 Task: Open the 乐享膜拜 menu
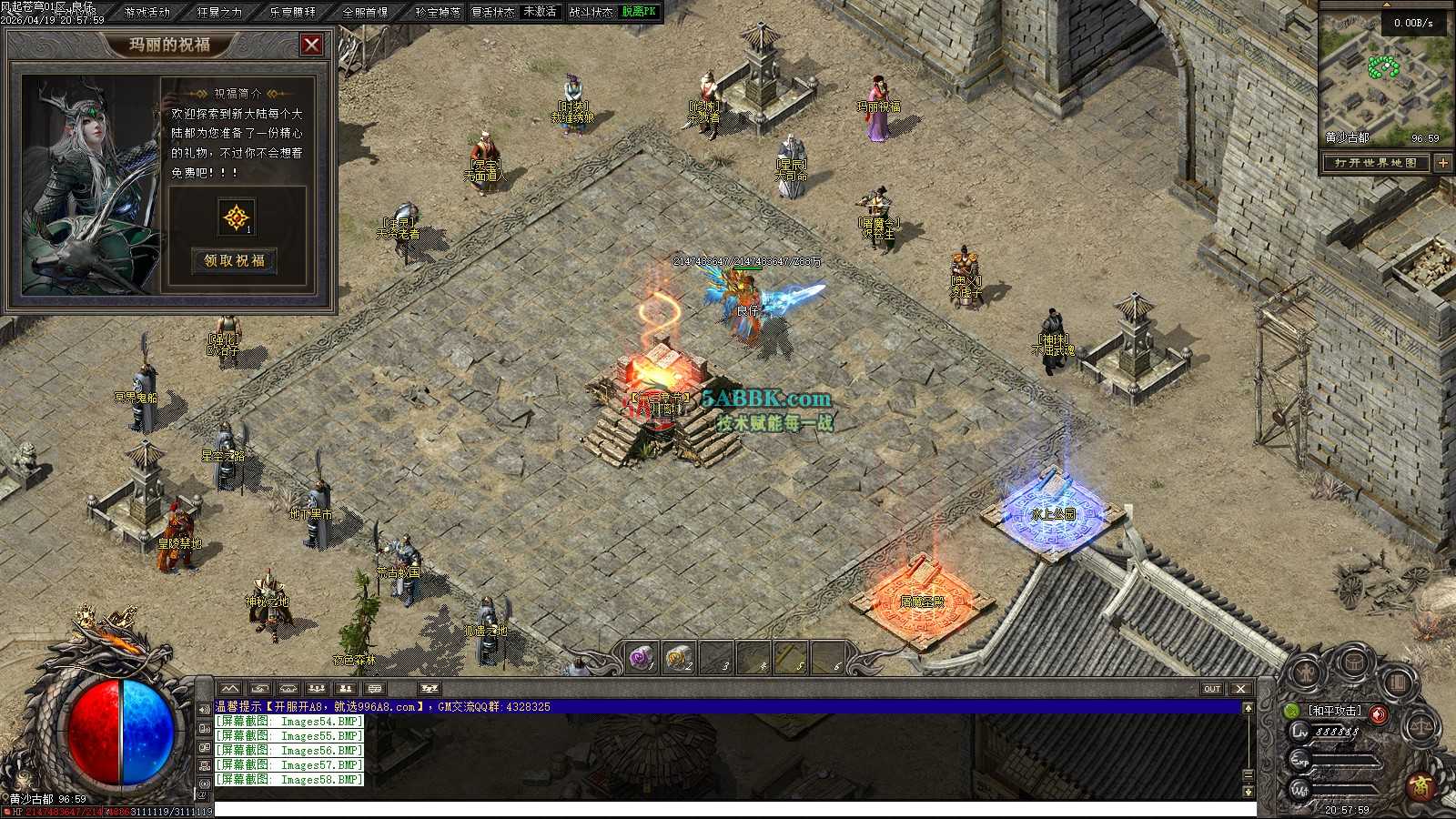(292, 12)
